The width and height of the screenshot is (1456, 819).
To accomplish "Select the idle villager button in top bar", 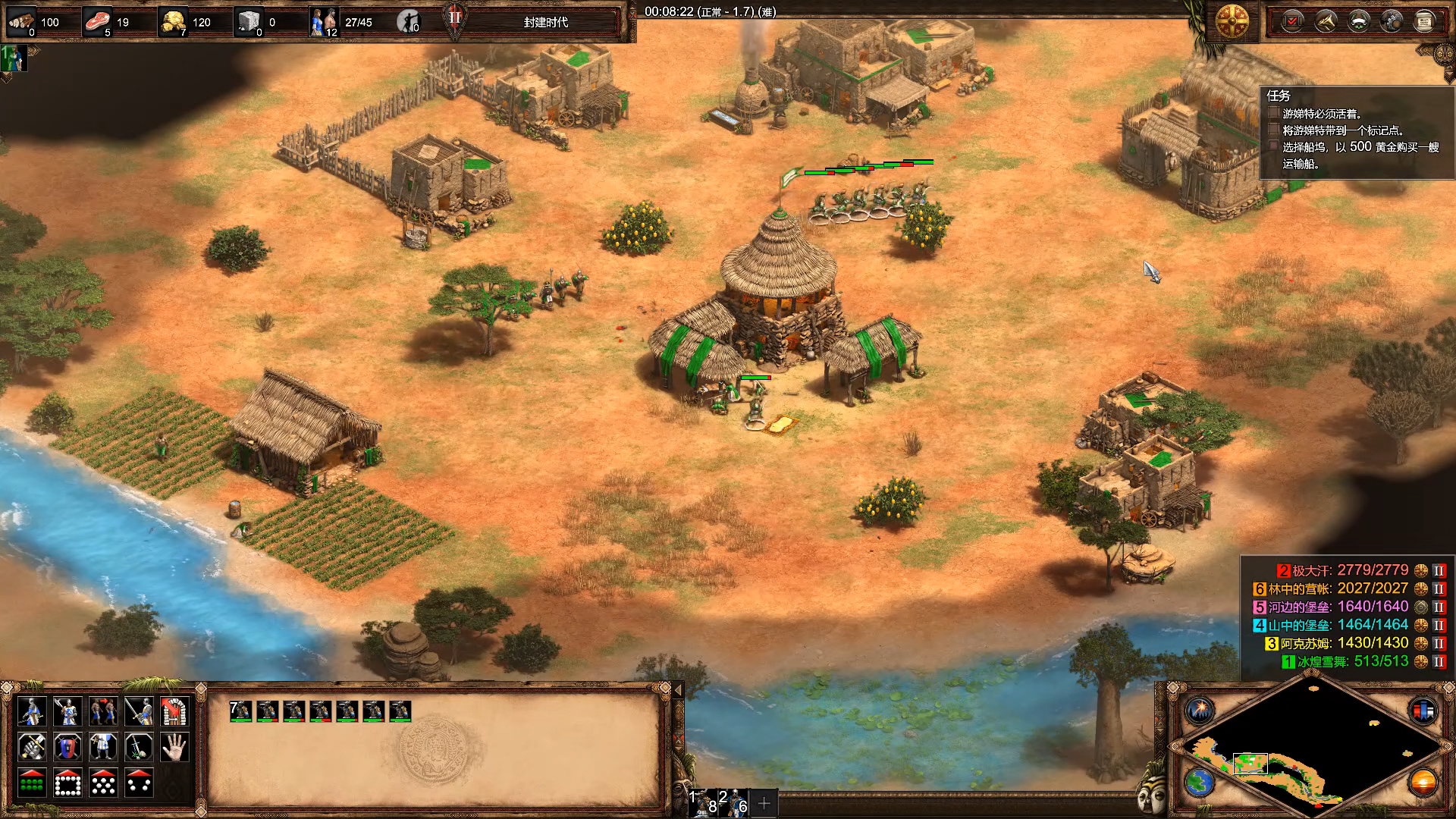I will (409, 21).
